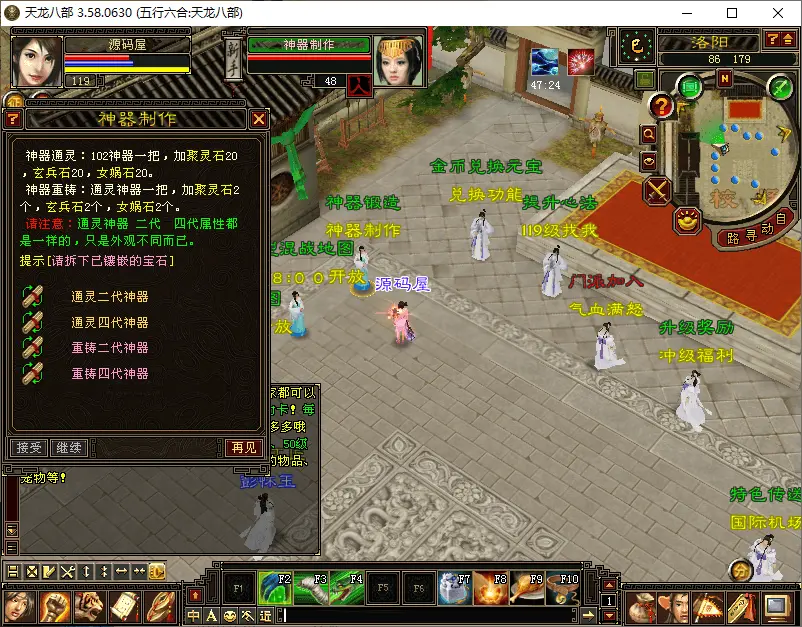Viewport: 802px width, 627px height.
Task: Use the F8 glowing orange orb skill
Action: pos(489,589)
